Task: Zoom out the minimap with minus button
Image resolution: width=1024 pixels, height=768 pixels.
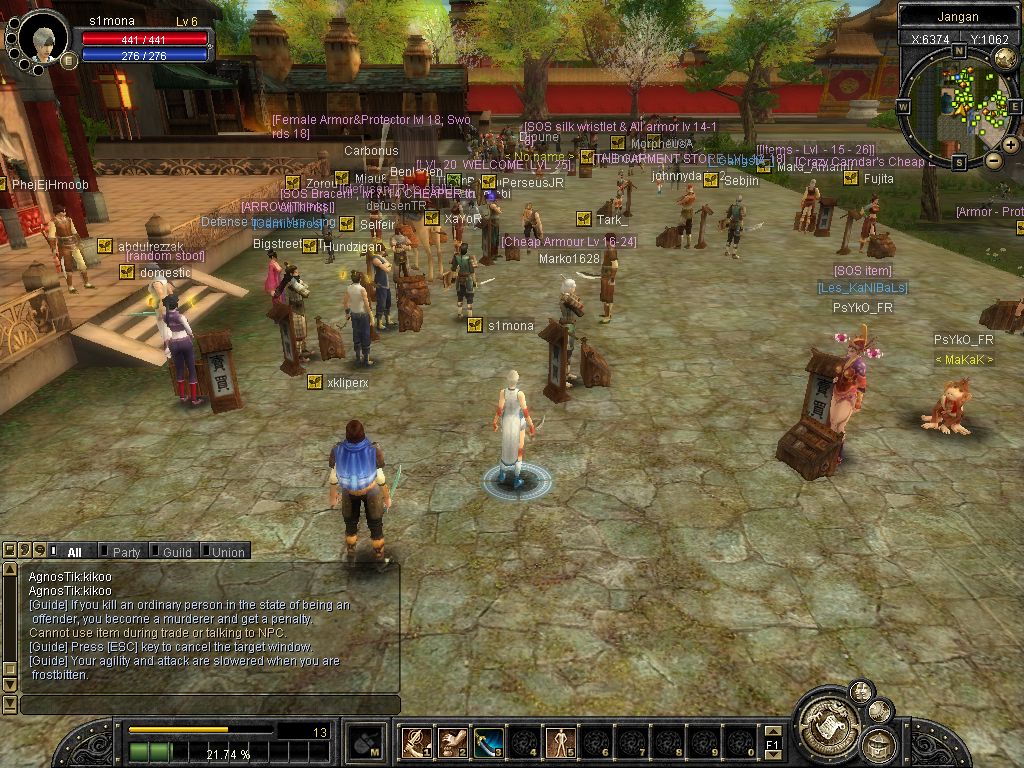Action: [993, 160]
